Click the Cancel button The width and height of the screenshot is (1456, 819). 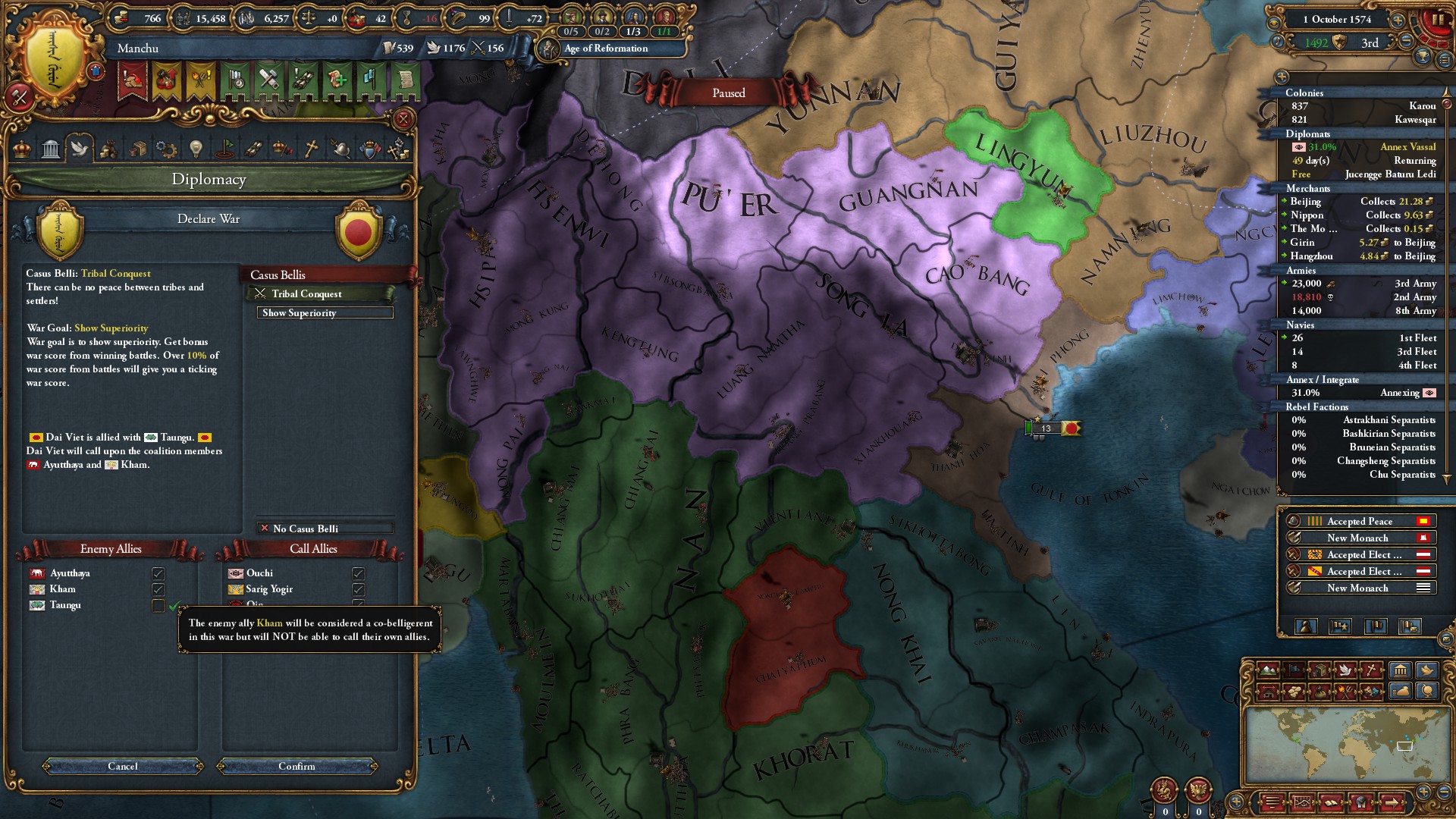(123, 767)
